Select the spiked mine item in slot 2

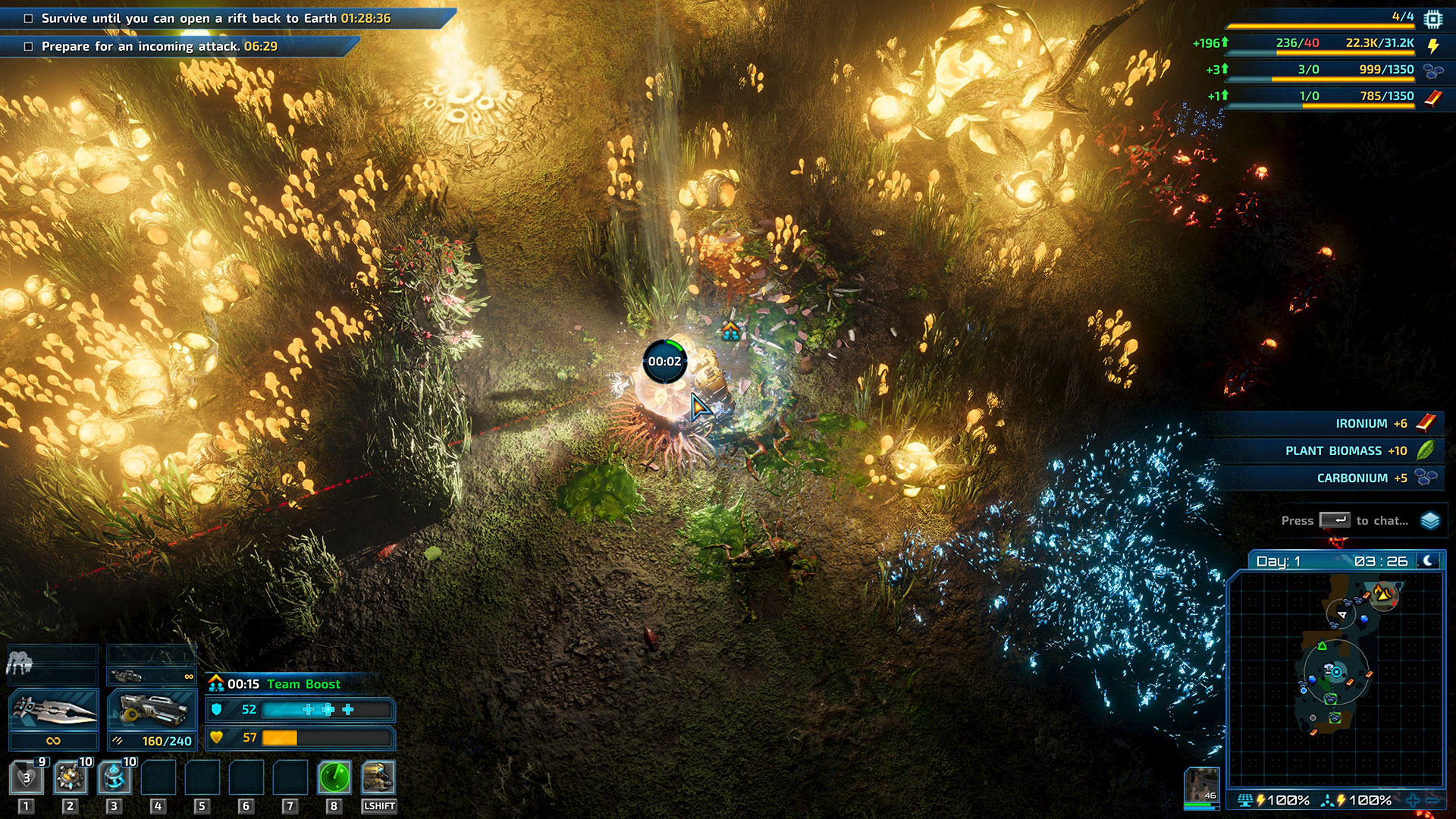coord(70,777)
